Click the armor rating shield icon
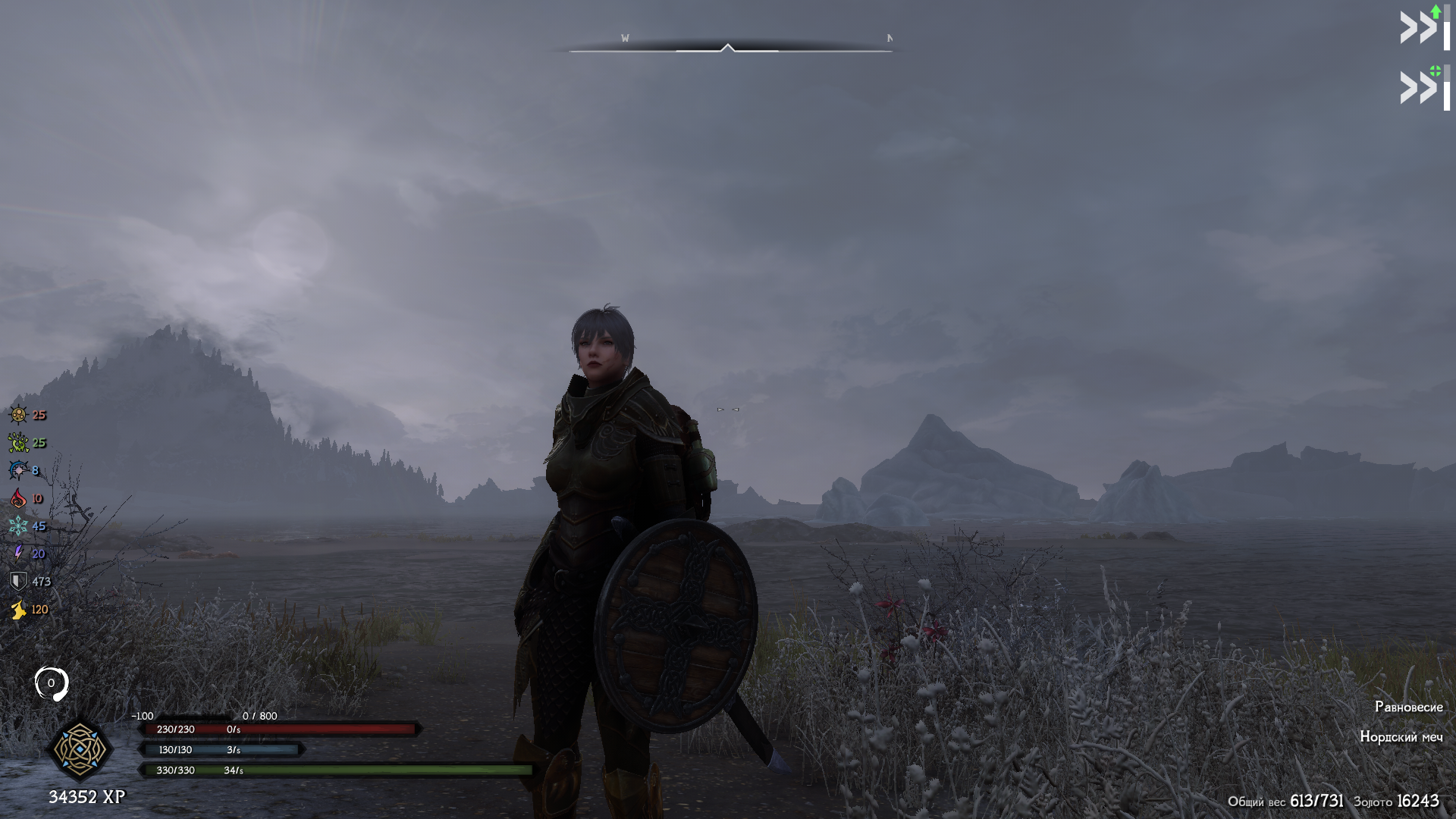The image size is (1456, 819). tap(18, 582)
